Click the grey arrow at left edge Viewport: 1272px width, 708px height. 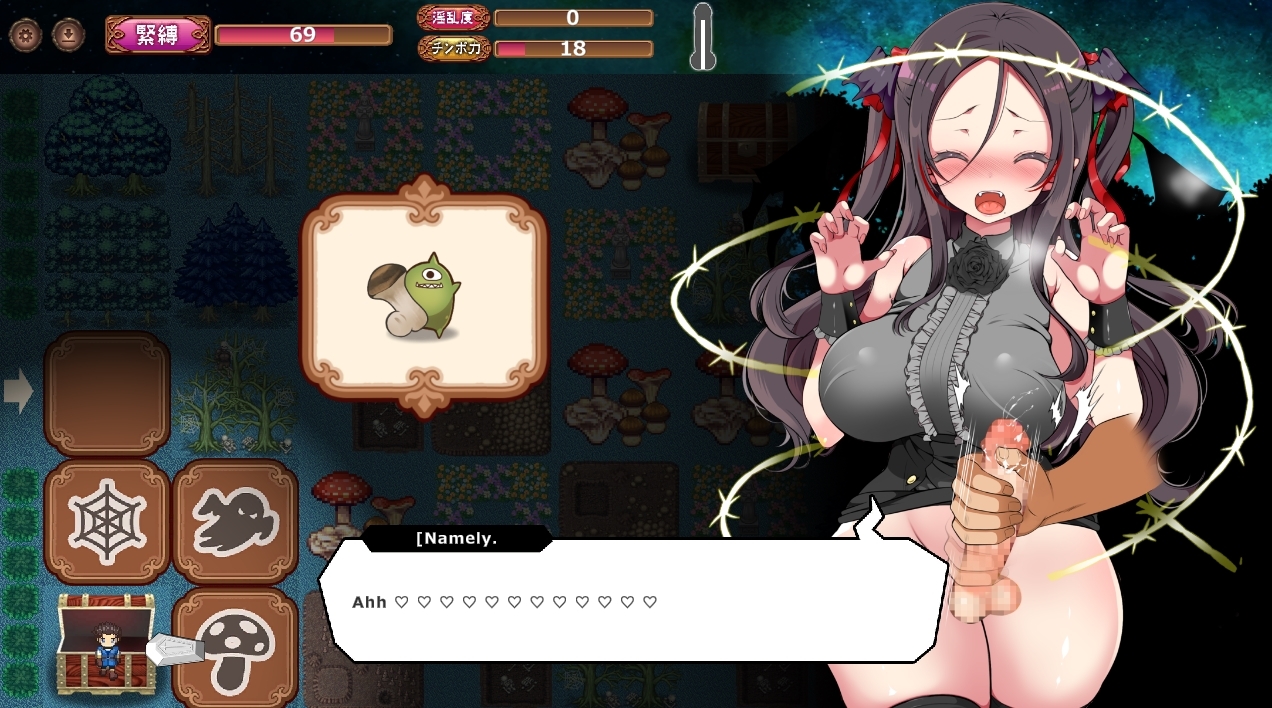point(18,391)
